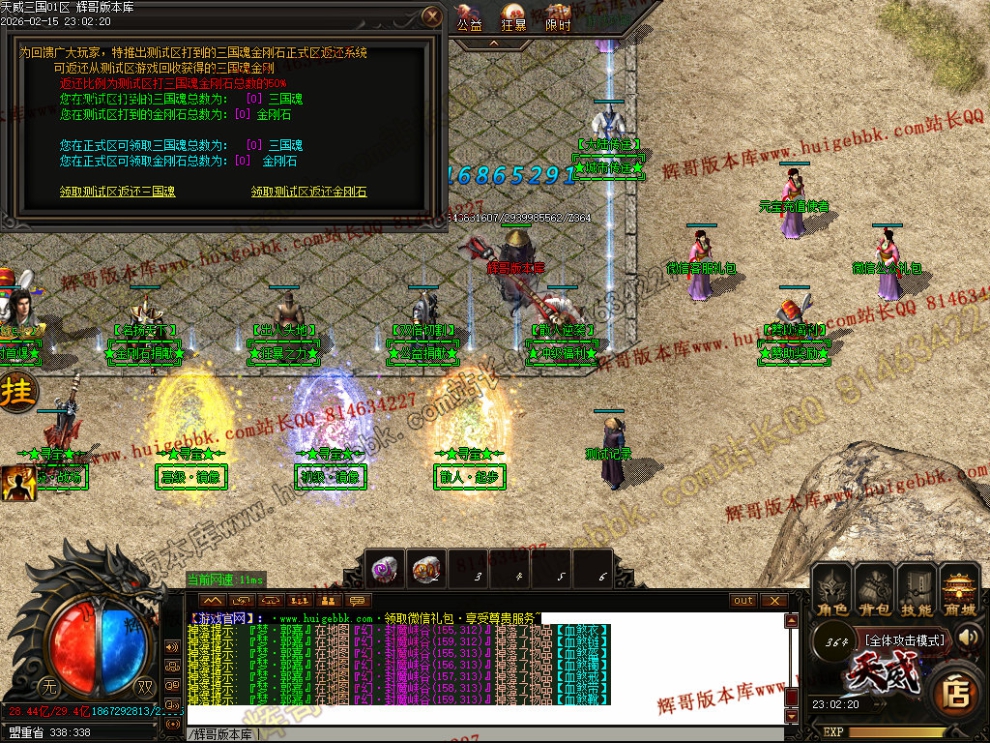Screen dimensions: 990x743
Task: Click the round 店 store button
Action: 956,691
